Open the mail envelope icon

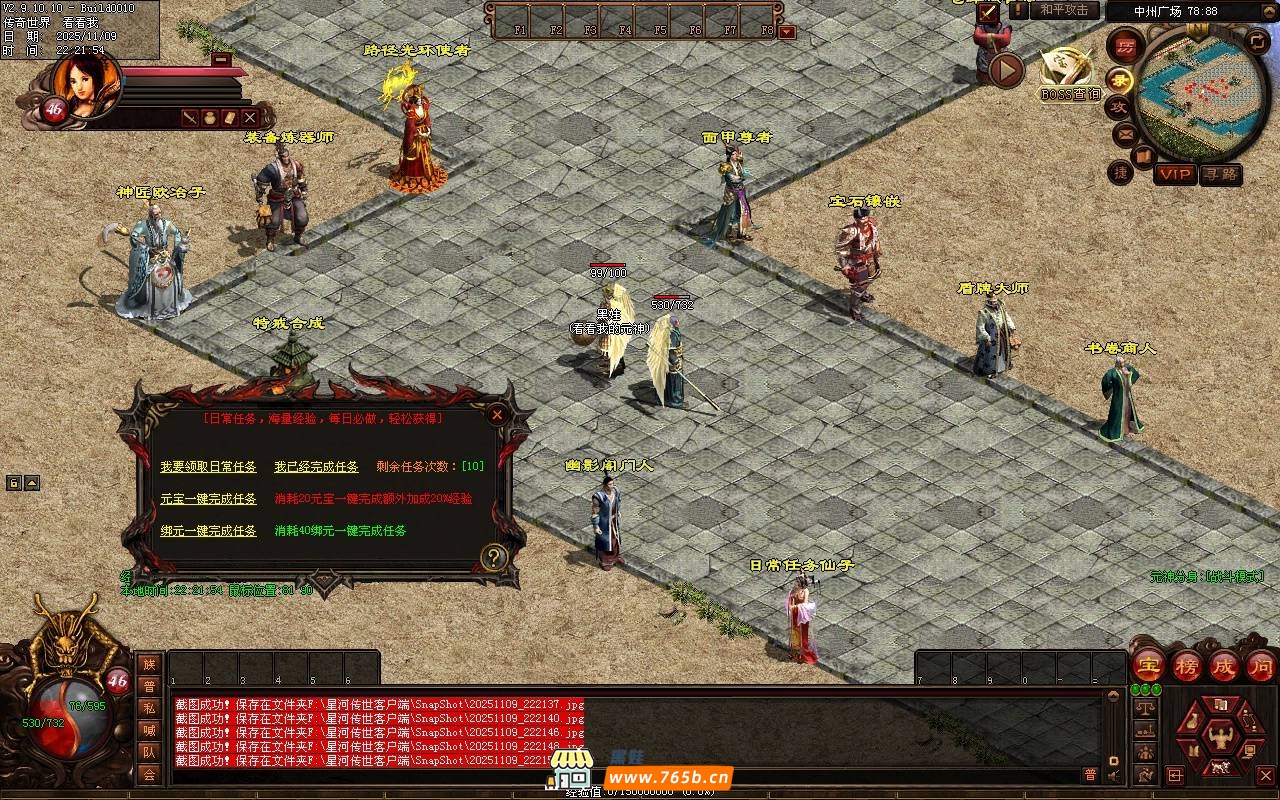(1125, 133)
